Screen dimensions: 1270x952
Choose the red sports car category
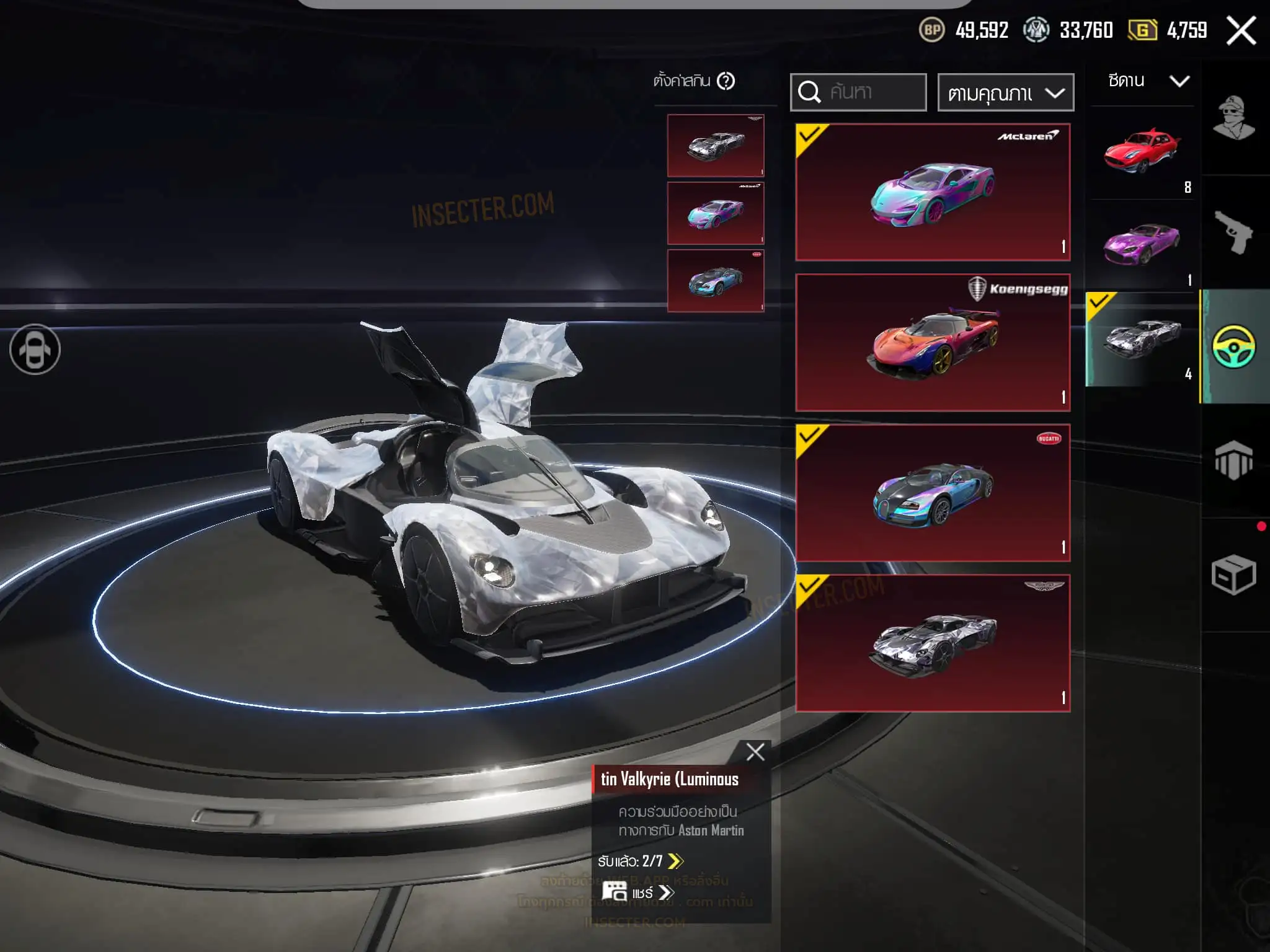pos(1142,153)
